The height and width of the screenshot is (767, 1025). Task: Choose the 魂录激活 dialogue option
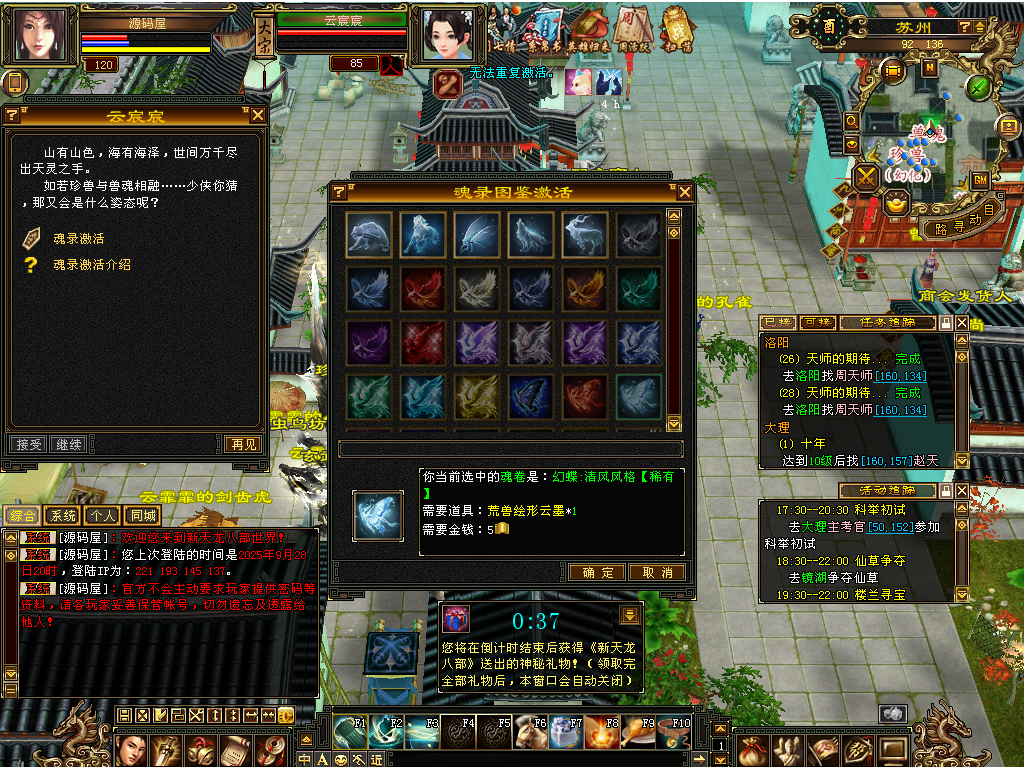tap(78, 239)
